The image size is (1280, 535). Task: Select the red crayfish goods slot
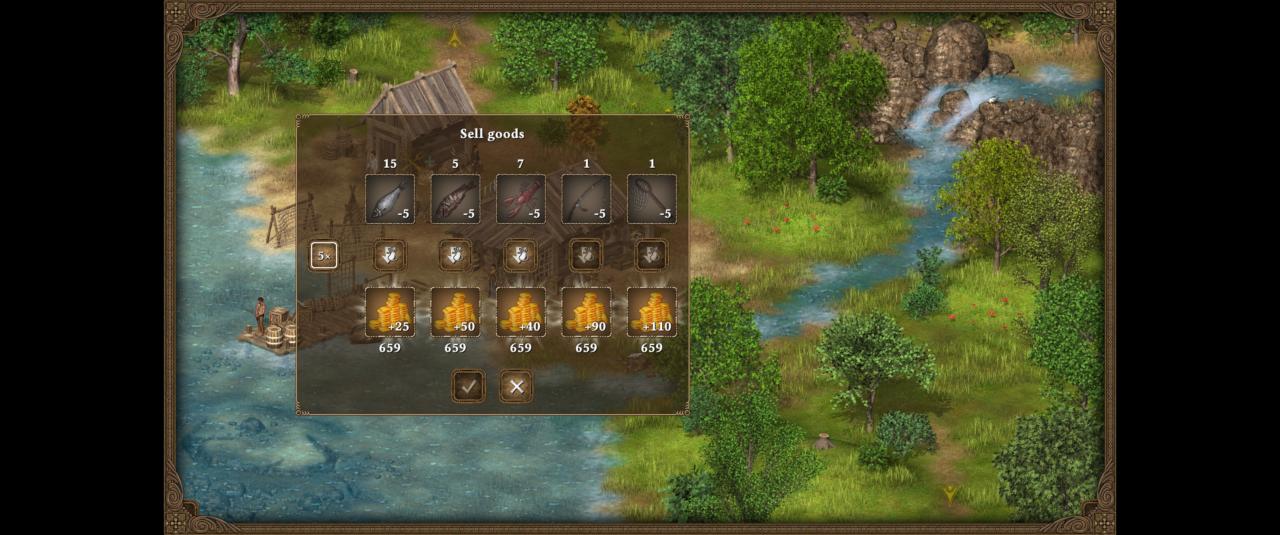(521, 199)
